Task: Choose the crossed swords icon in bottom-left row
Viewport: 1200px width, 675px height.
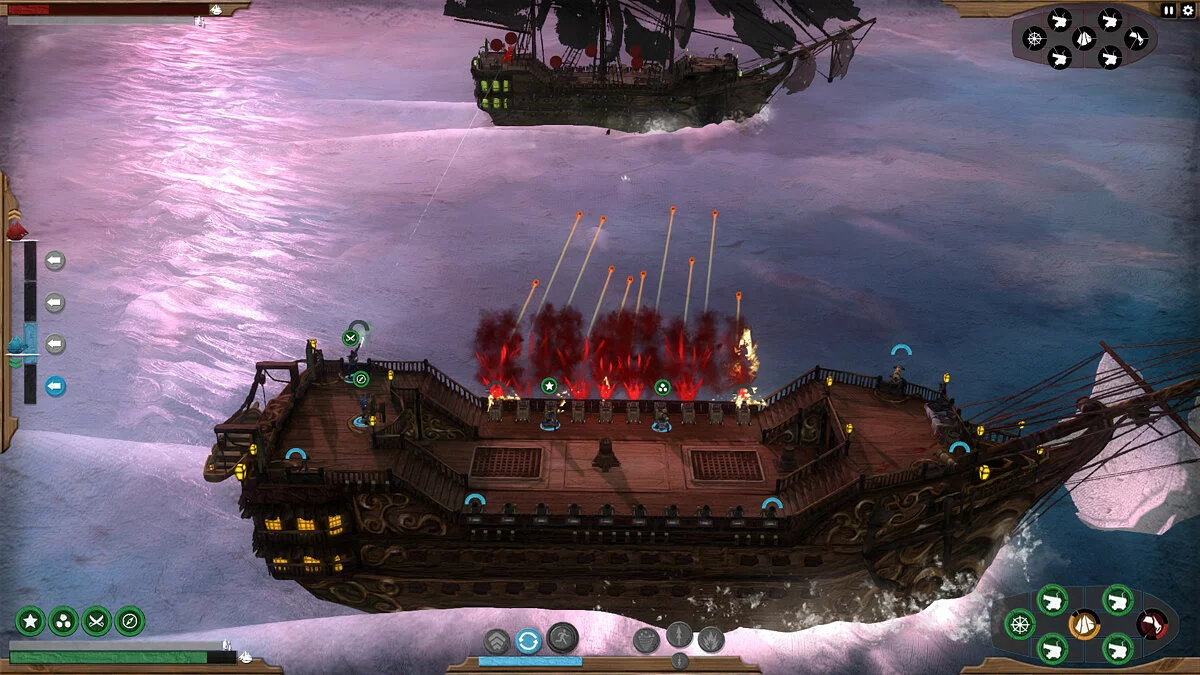Action: 96,621
